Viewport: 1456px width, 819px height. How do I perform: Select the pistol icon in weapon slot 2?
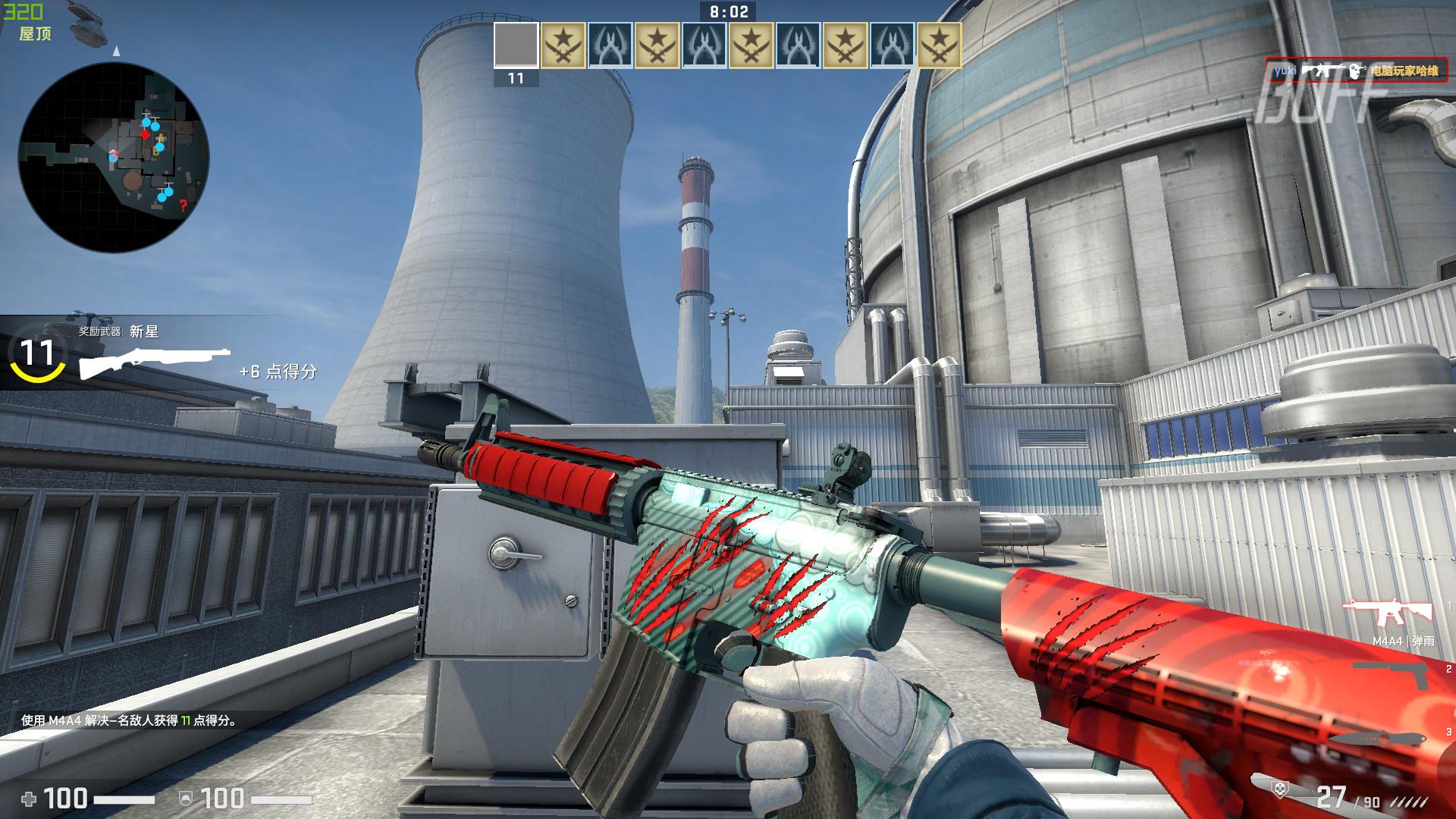click(1390, 673)
